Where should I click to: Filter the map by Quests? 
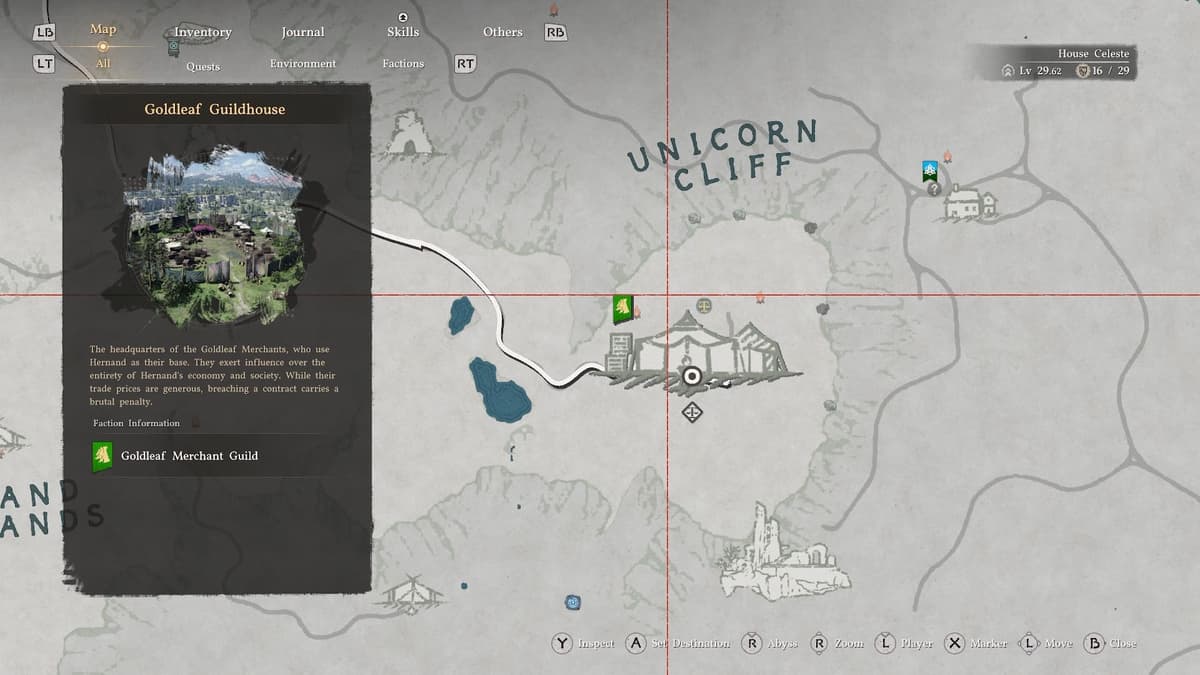[x=202, y=66]
